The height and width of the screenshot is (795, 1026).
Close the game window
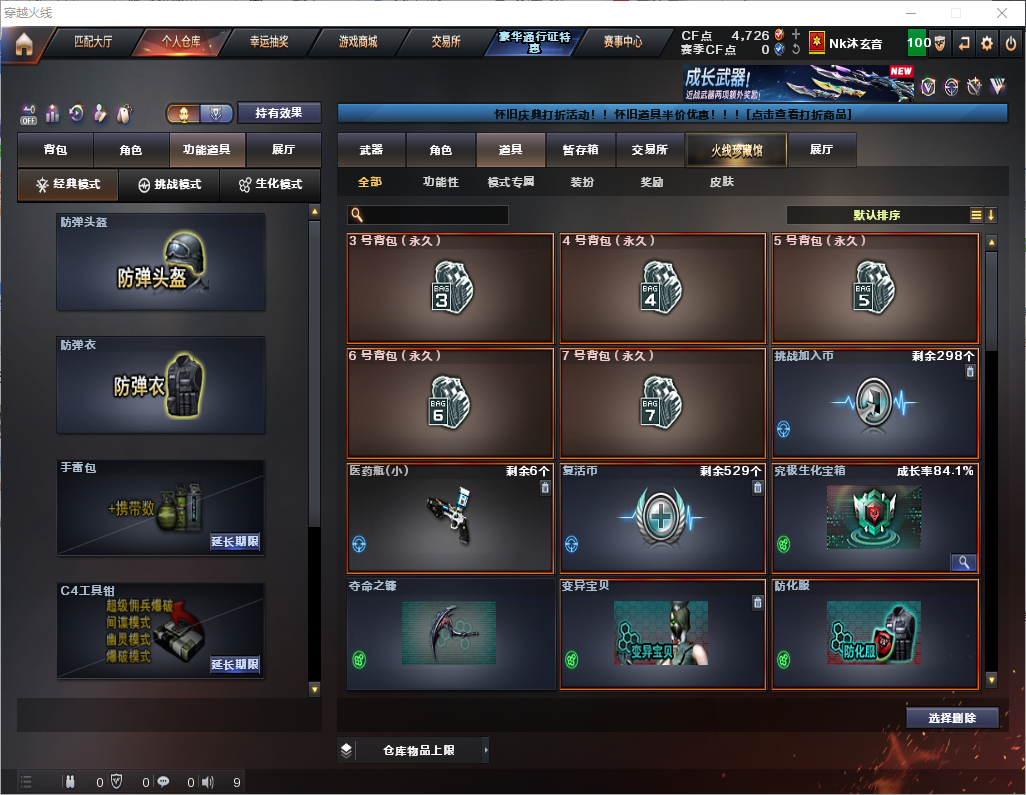(1001, 13)
